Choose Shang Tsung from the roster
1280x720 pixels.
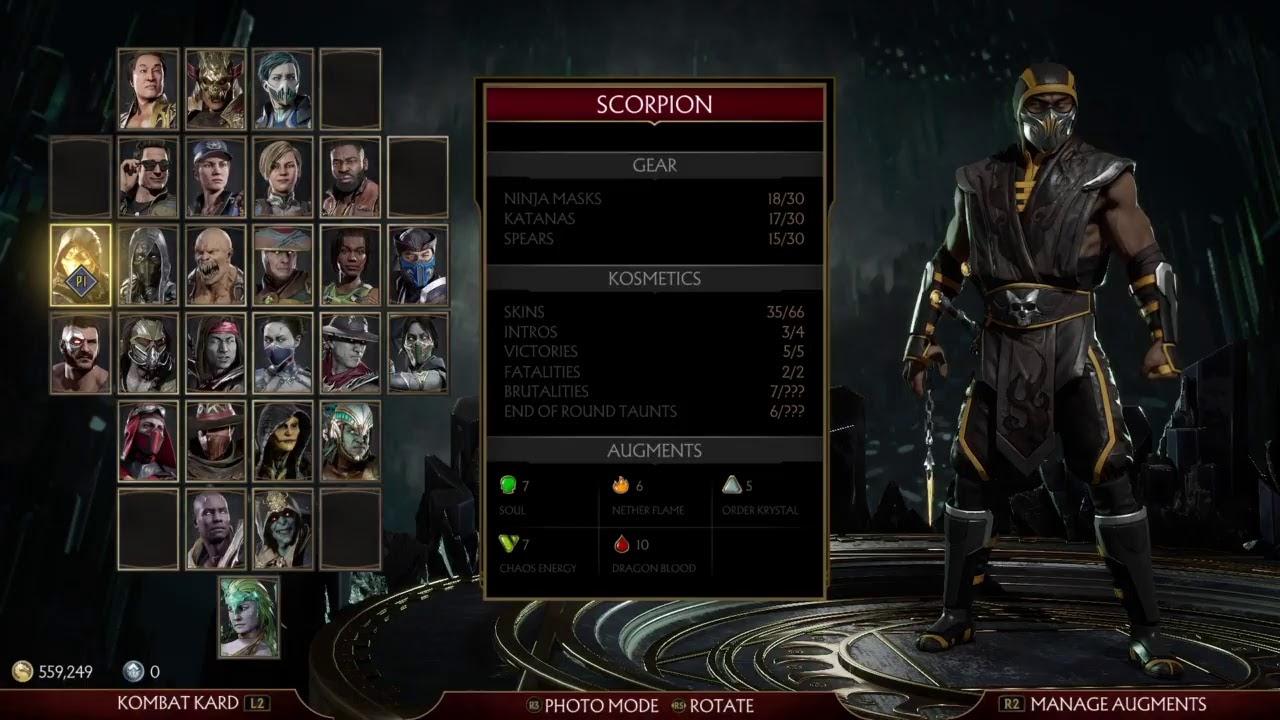point(148,89)
